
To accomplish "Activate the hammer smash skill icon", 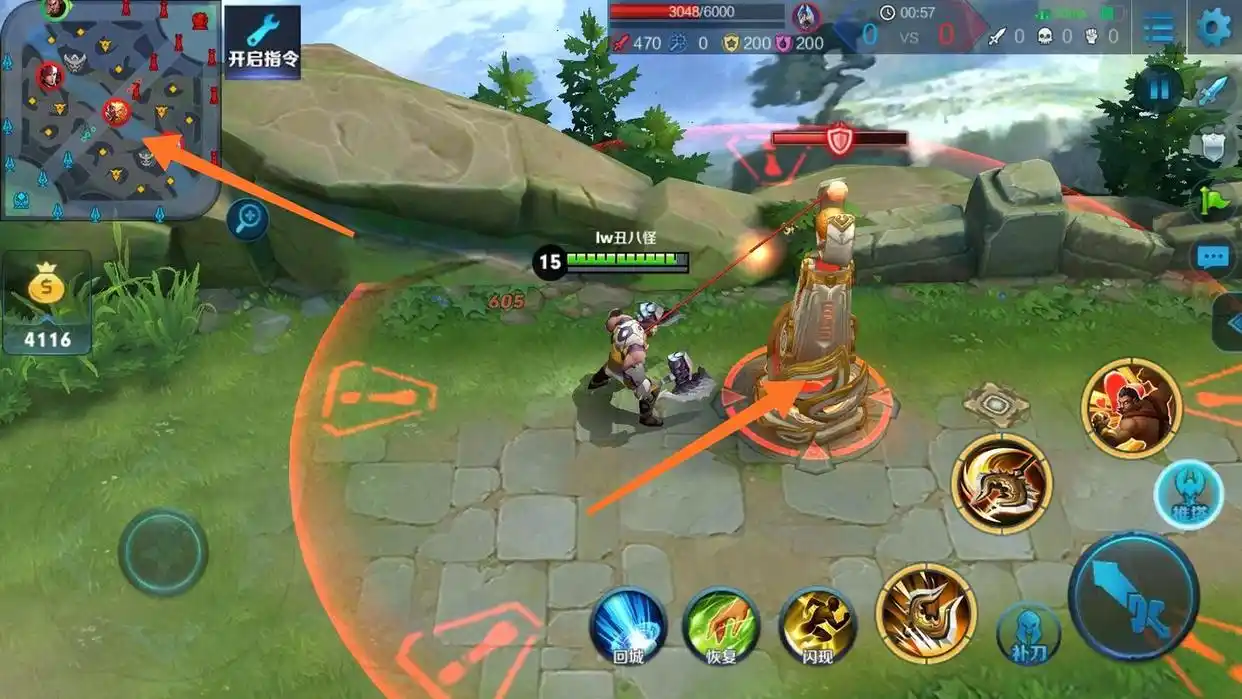I will tap(925, 612).
